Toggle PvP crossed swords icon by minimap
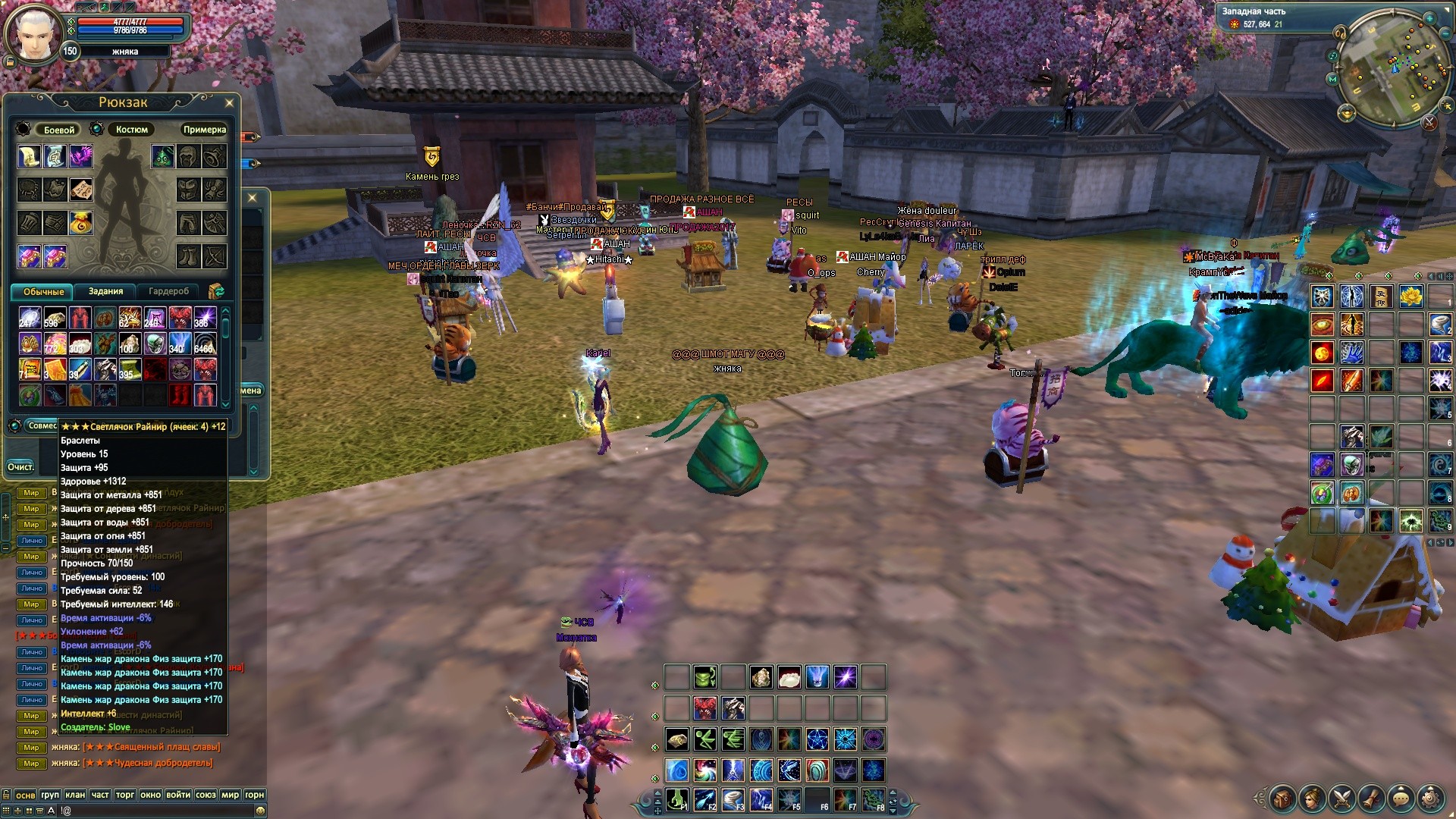Screen dimensions: 1456x819 pos(1429,122)
